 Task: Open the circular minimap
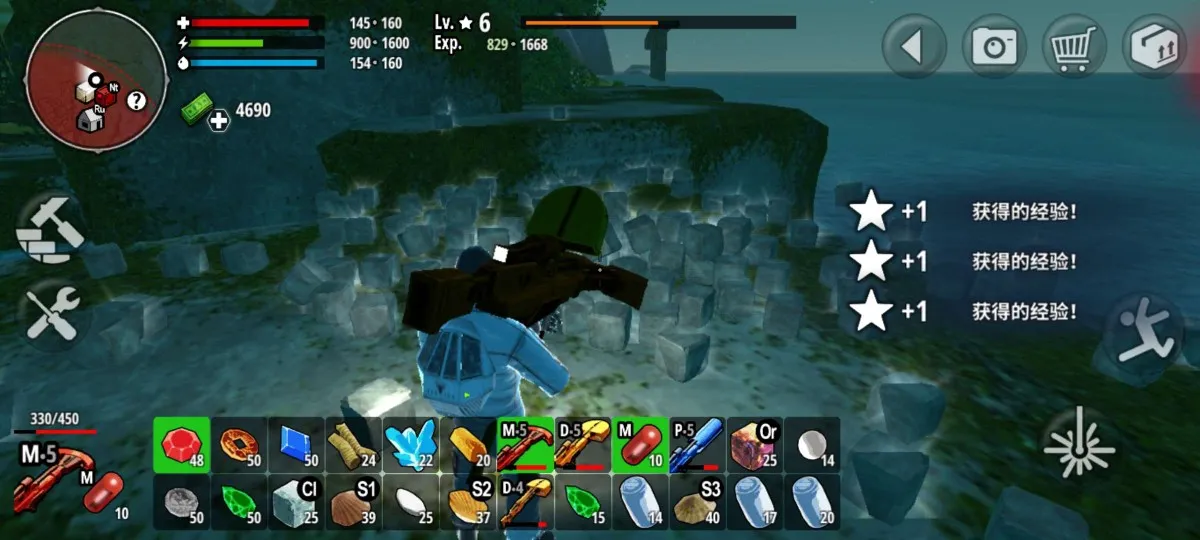[x=96, y=81]
